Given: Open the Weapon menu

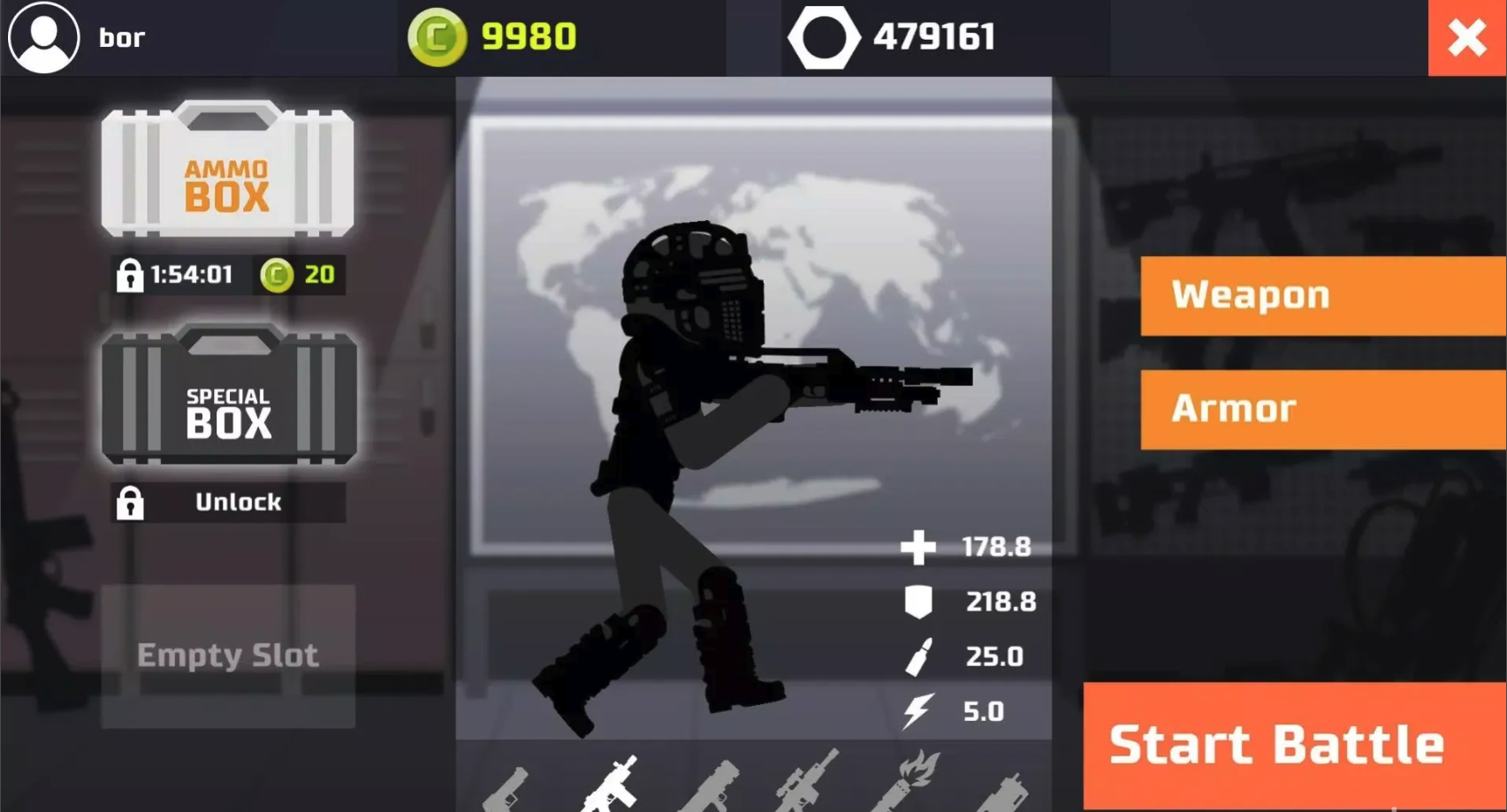Looking at the screenshot, I should click(1322, 295).
